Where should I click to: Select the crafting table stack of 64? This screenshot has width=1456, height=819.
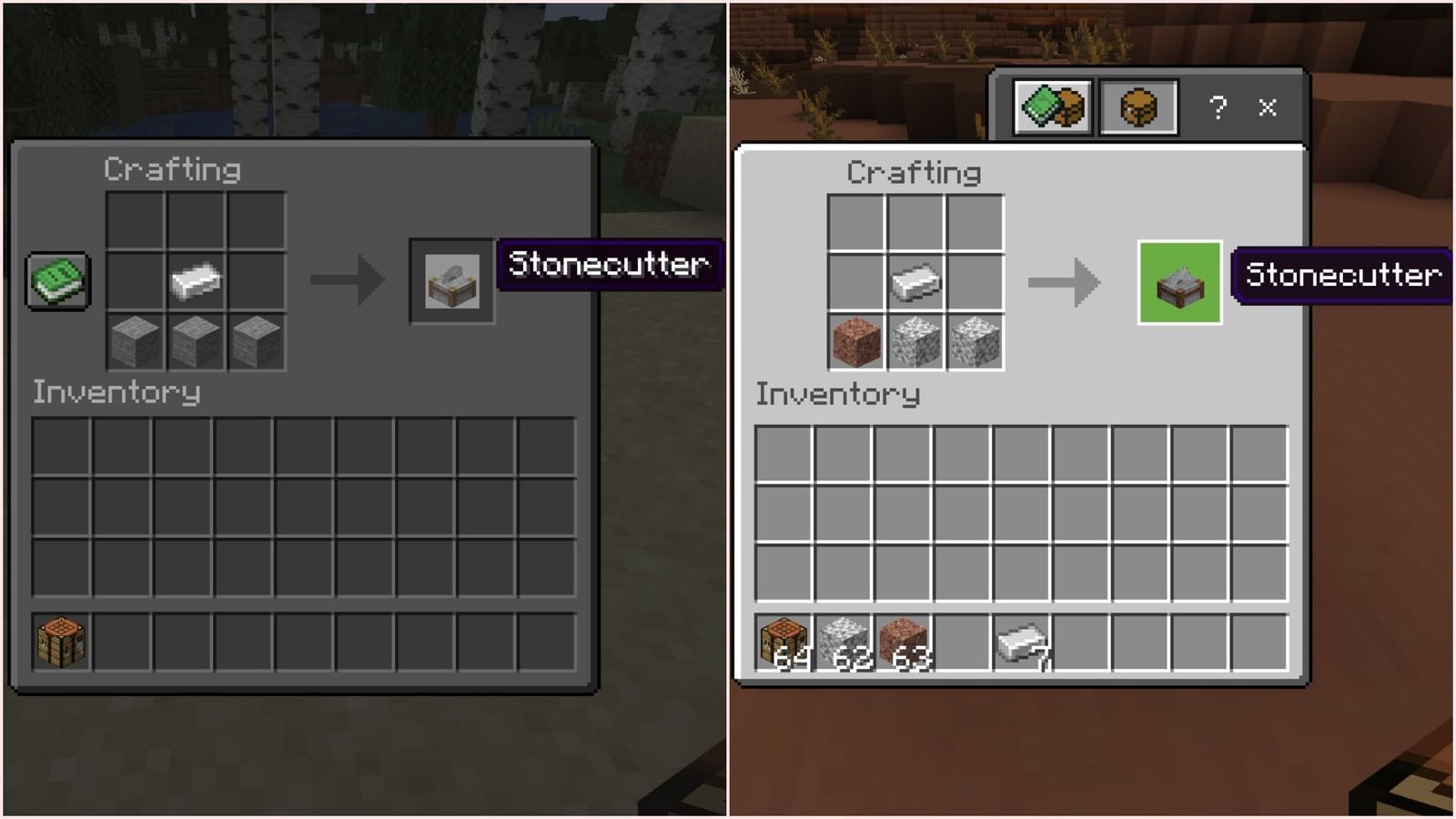point(783,642)
